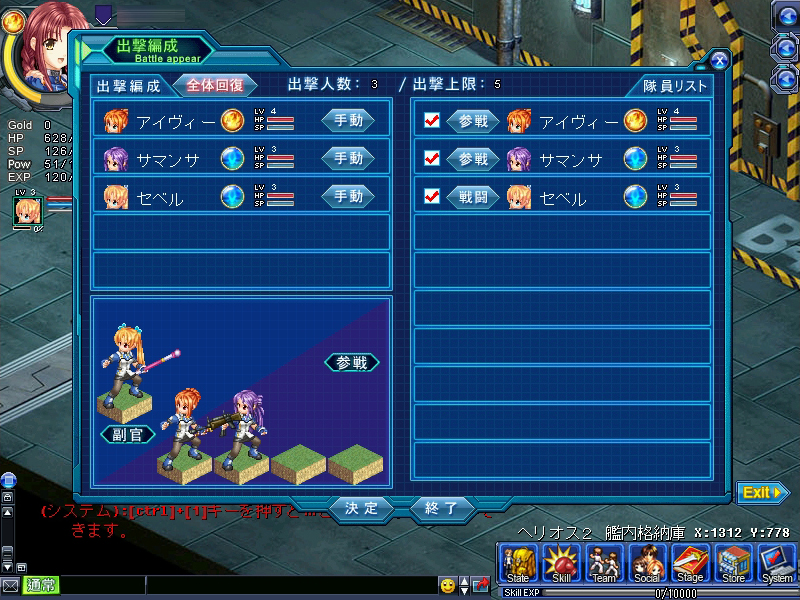
Task: Toggle アイヴィー's 手動 manual mode button
Action: pos(347,121)
